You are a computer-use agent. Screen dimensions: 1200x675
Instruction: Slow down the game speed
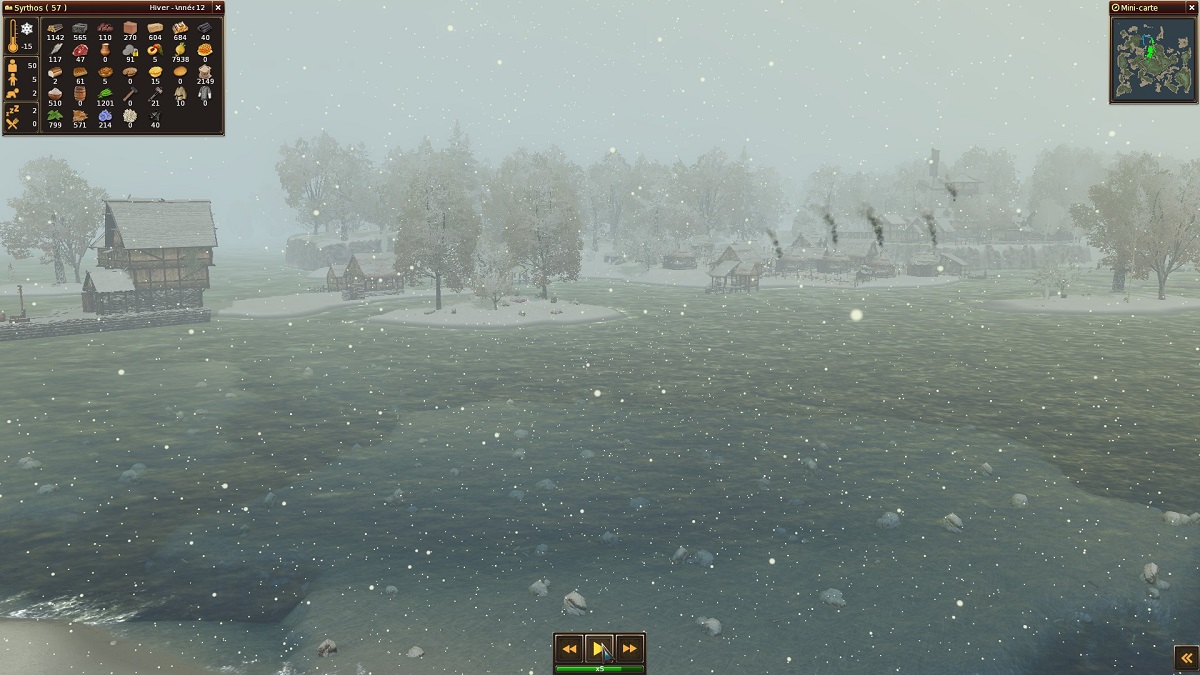(x=569, y=648)
